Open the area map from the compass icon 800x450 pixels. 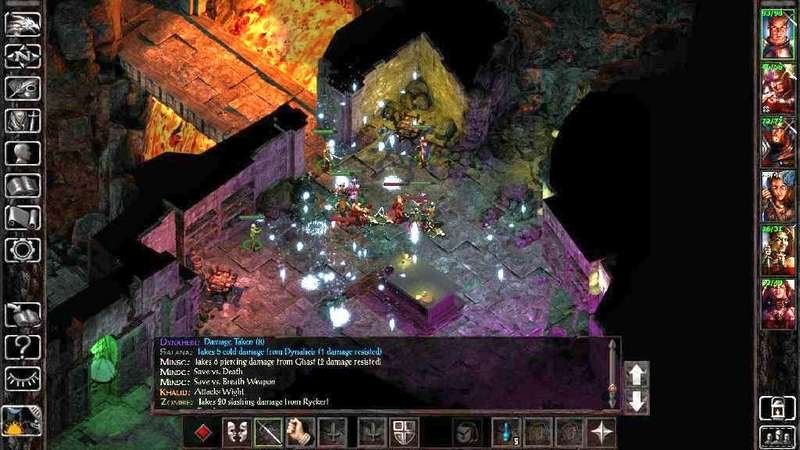click(x=22, y=57)
